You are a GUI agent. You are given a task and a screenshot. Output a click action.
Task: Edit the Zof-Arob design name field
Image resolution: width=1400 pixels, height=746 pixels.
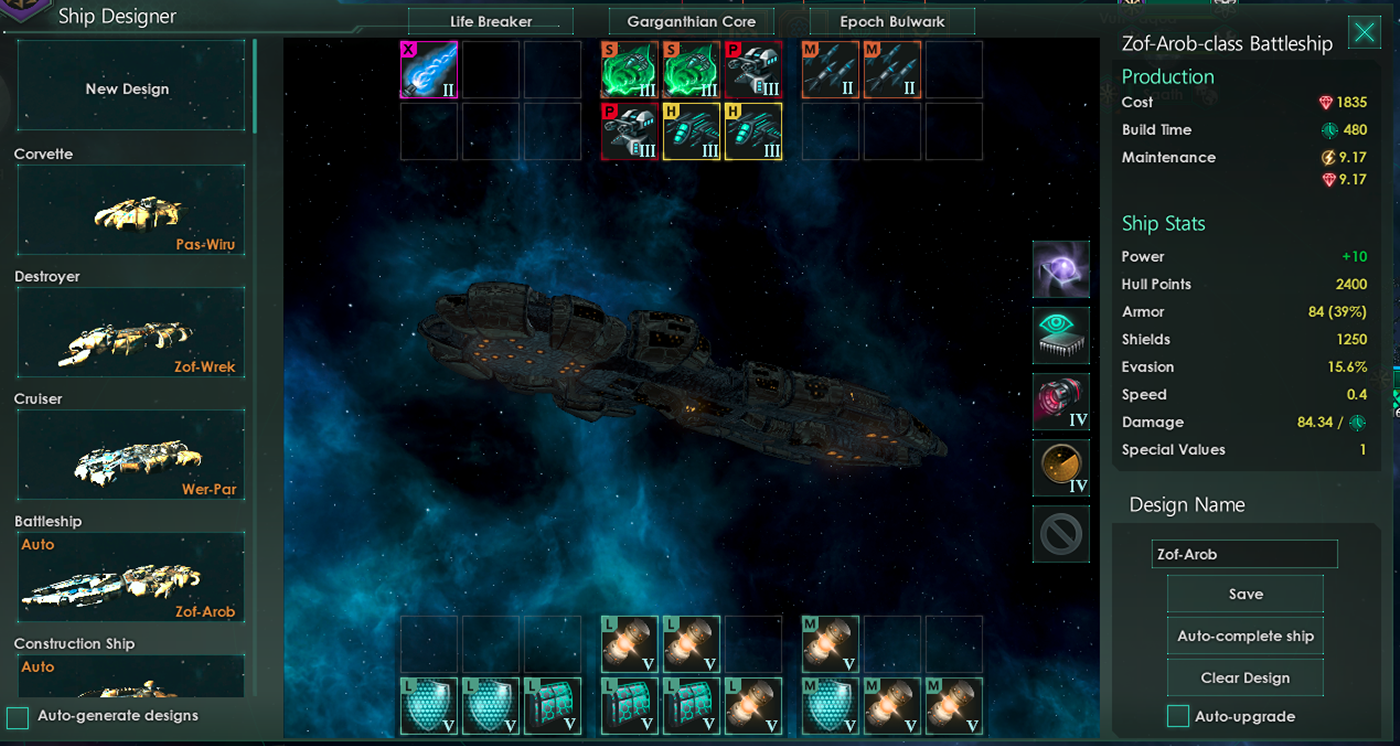point(1244,554)
